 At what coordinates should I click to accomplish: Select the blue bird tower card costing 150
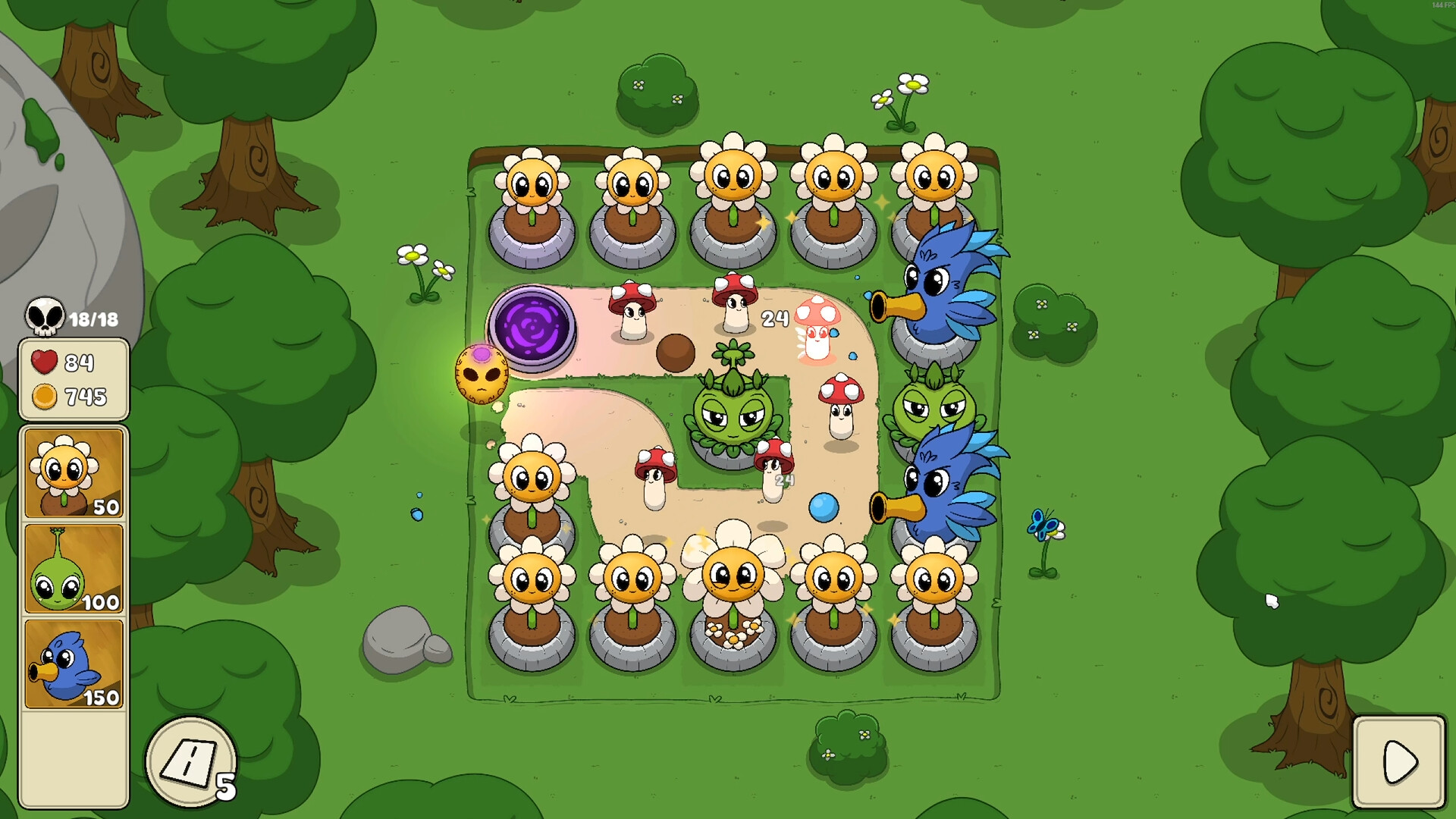74,662
